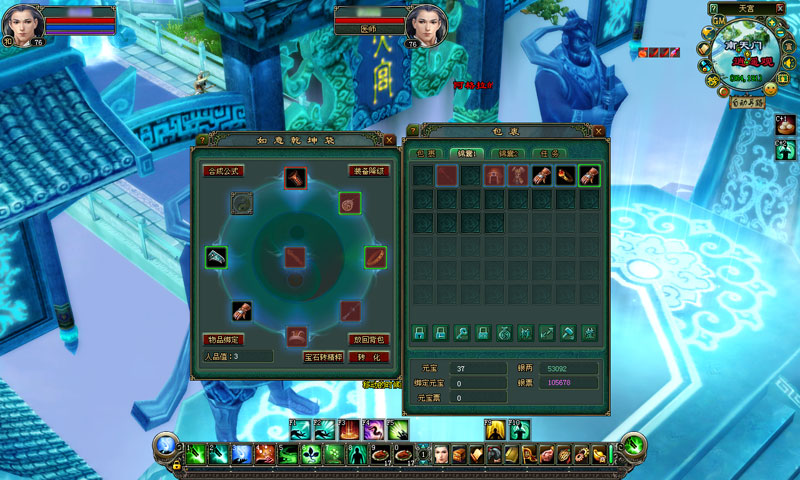This screenshot has height=480, width=800.
Task: Click the 宝石转精粹 button
Action: coord(323,356)
